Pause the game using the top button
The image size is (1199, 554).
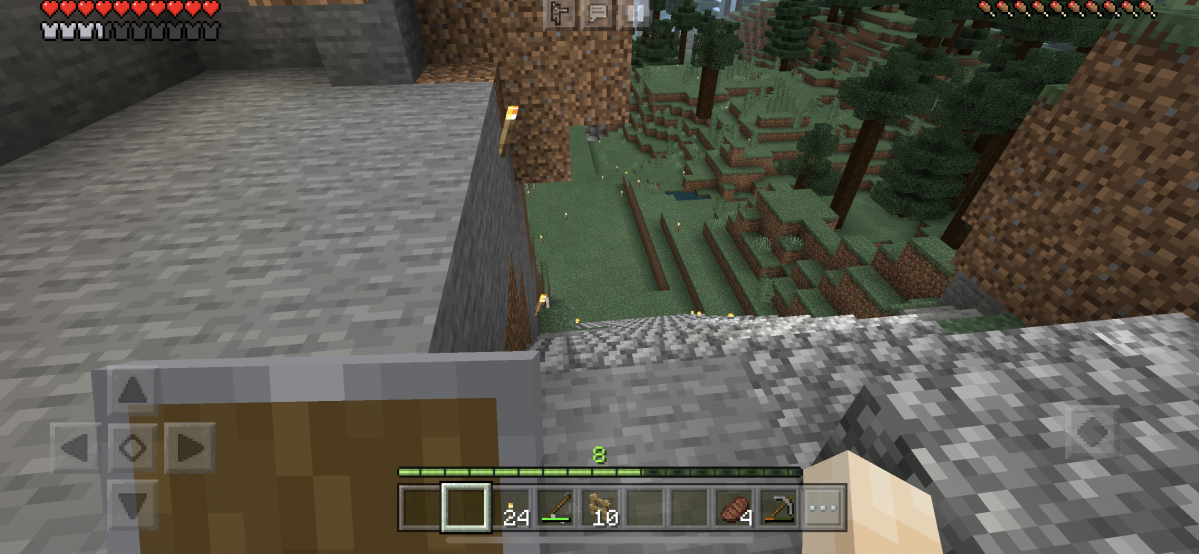pyautogui.click(x=636, y=13)
